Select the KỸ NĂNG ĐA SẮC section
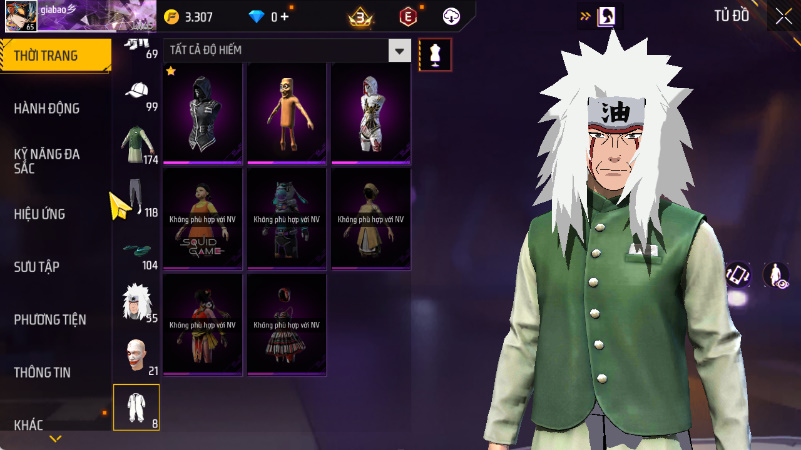This screenshot has width=801, height=450. 47,161
